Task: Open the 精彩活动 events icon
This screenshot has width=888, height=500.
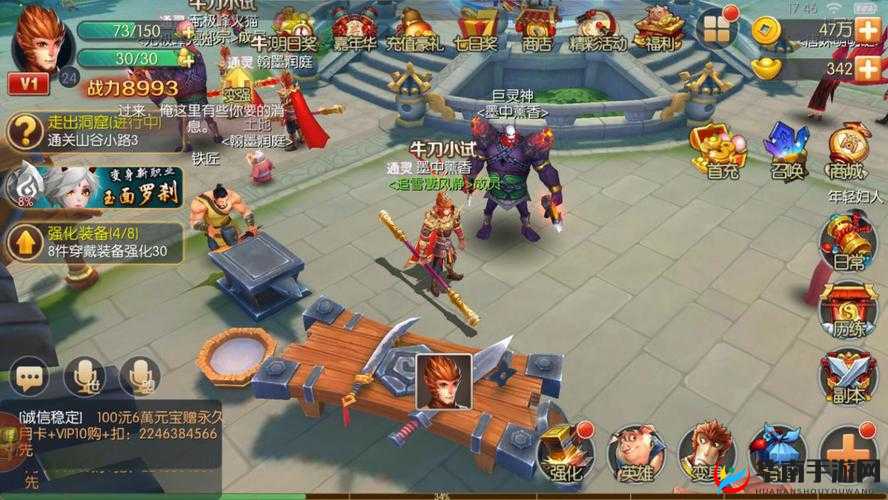Action: point(597,28)
